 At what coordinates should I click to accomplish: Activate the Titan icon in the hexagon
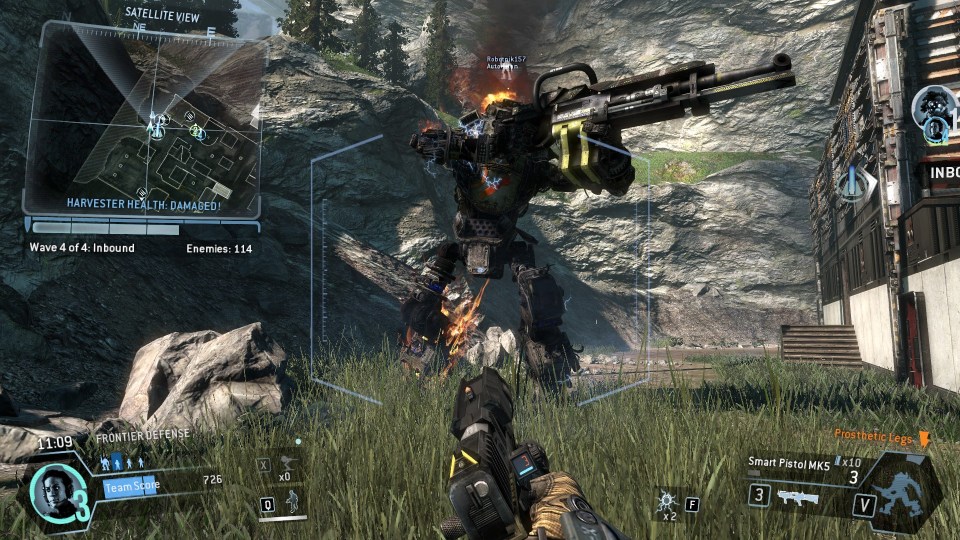(906, 492)
